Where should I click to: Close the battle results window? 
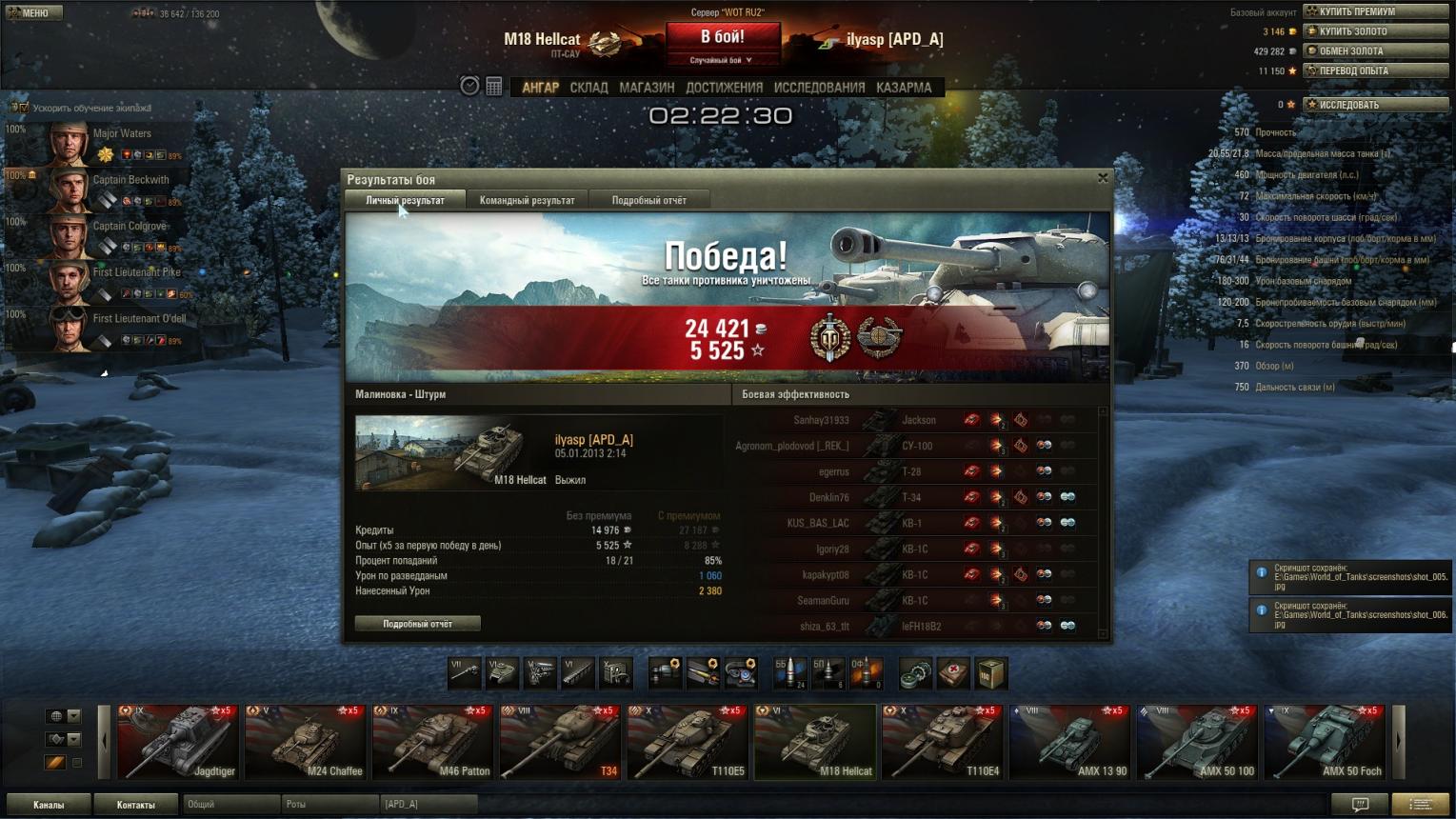(x=1103, y=178)
